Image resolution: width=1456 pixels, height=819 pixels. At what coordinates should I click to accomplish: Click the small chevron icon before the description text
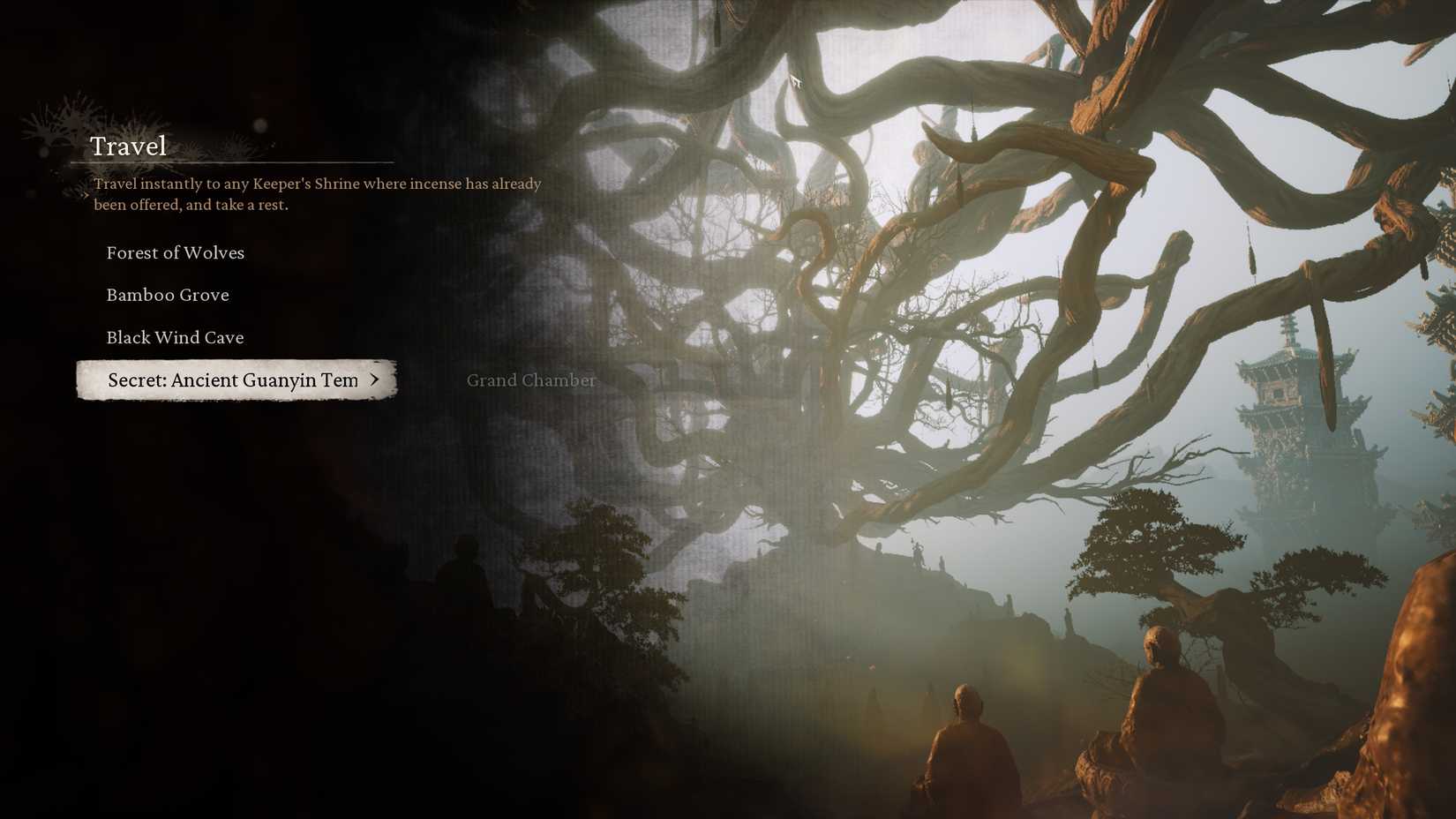pos(86,195)
